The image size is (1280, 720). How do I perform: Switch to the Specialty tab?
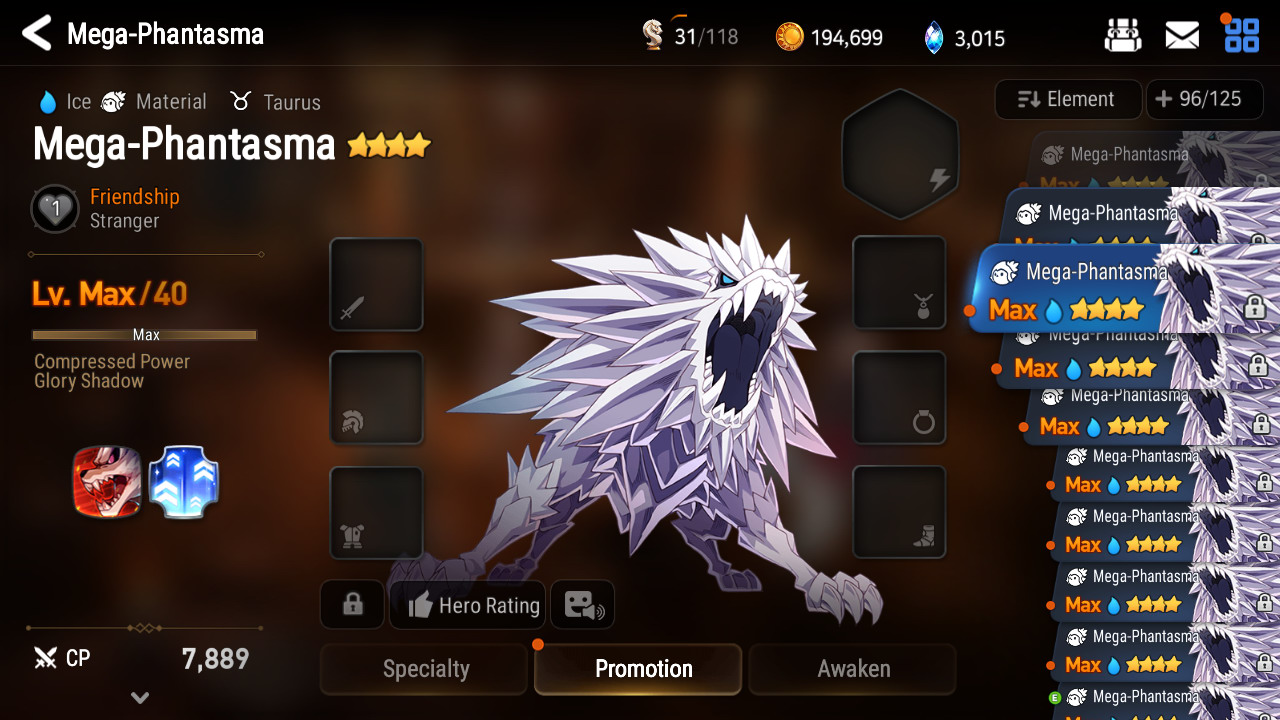click(424, 669)
